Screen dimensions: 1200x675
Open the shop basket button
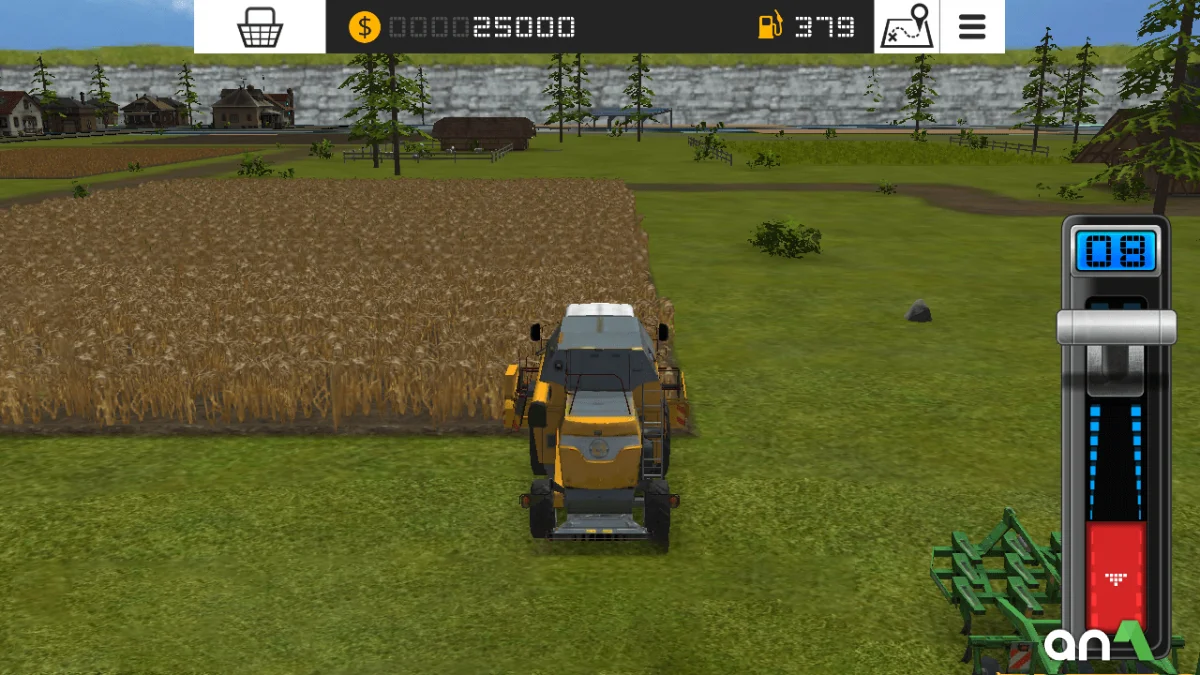(259, 27)
